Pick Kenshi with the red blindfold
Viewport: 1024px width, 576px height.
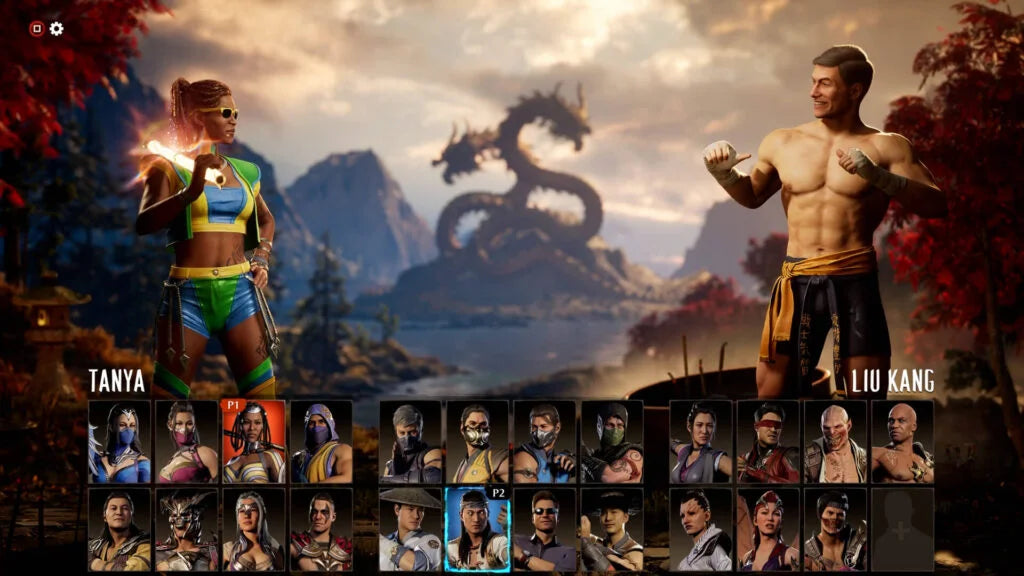coord(767,442)
